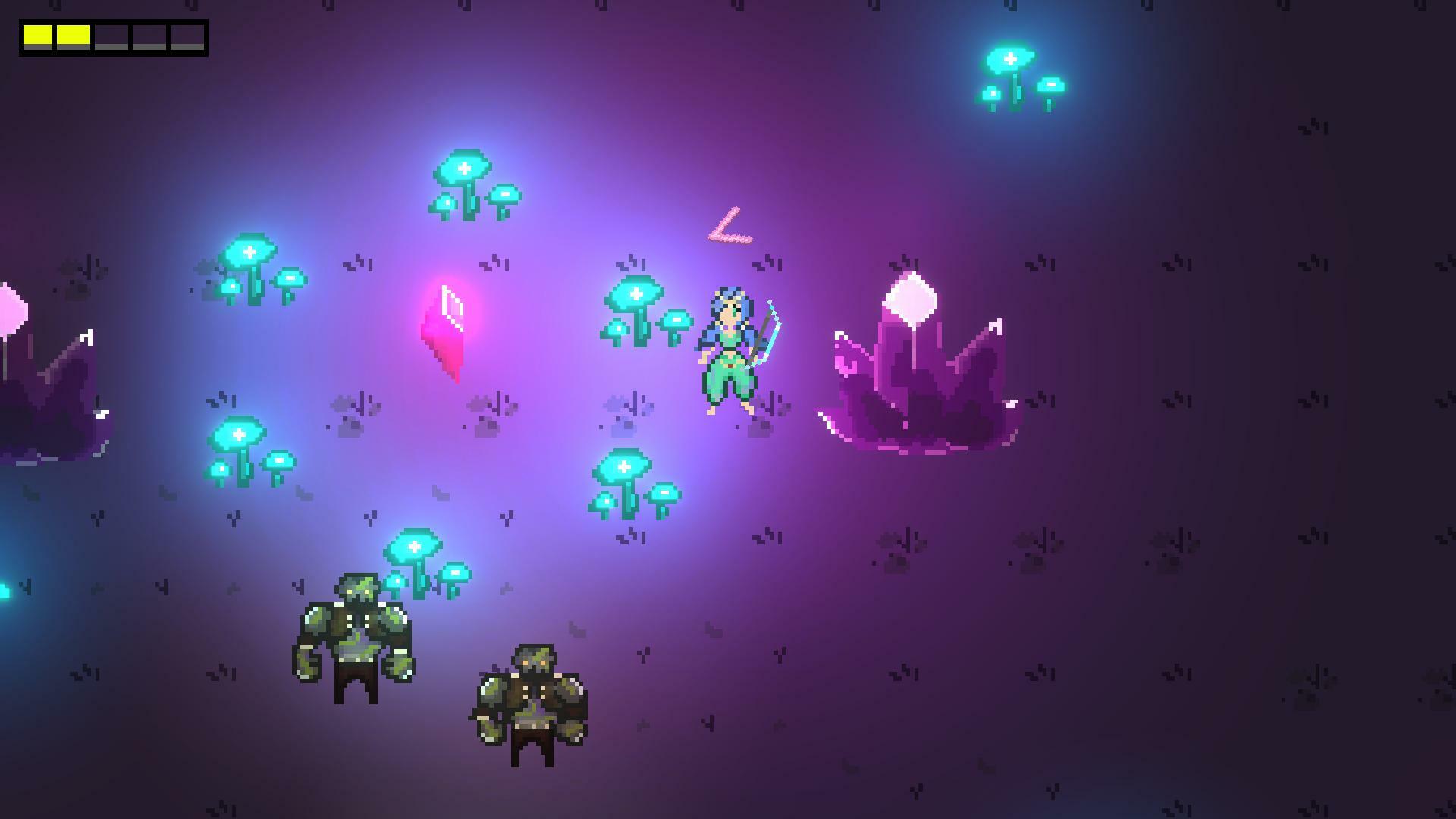The image size is (1456, 819).
Task: Click the white diamond atop the purple crystal
Action: click(x=910, y=300)
